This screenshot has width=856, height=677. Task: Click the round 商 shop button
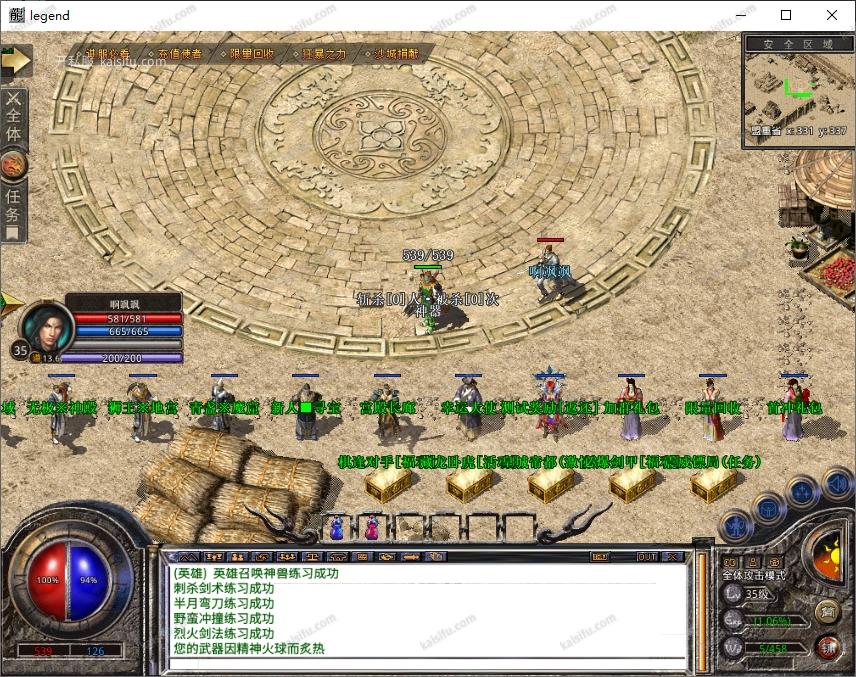pyautogui.click(x=827, y=612)
